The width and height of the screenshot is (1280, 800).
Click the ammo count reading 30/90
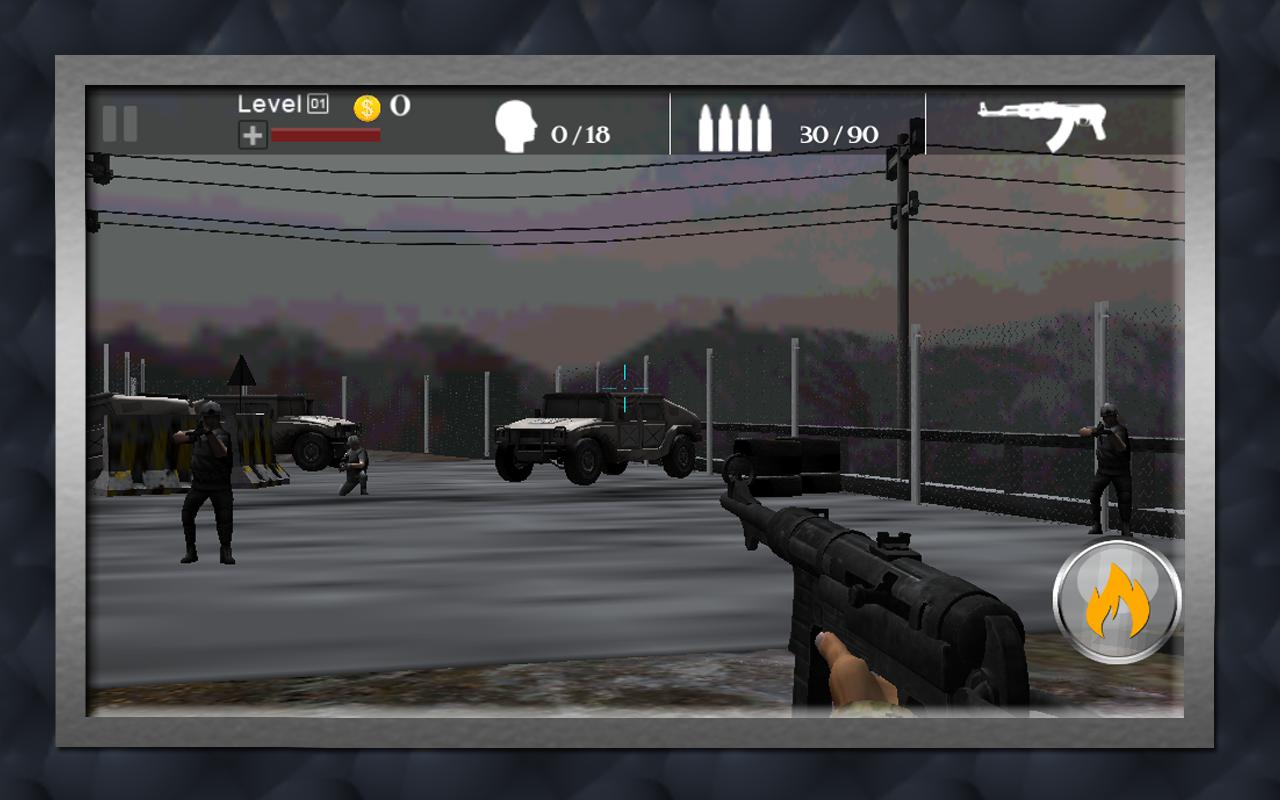click(838, 132)
